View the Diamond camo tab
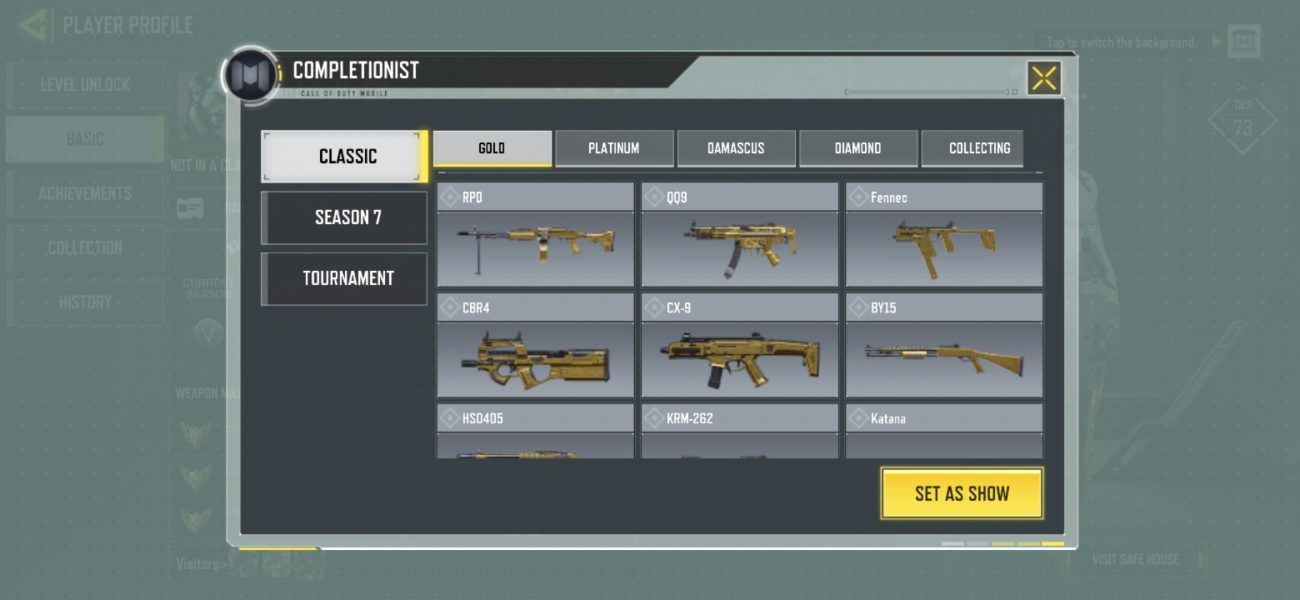Viewport: 1300px width, 600px height. click(x=858, y=148)
